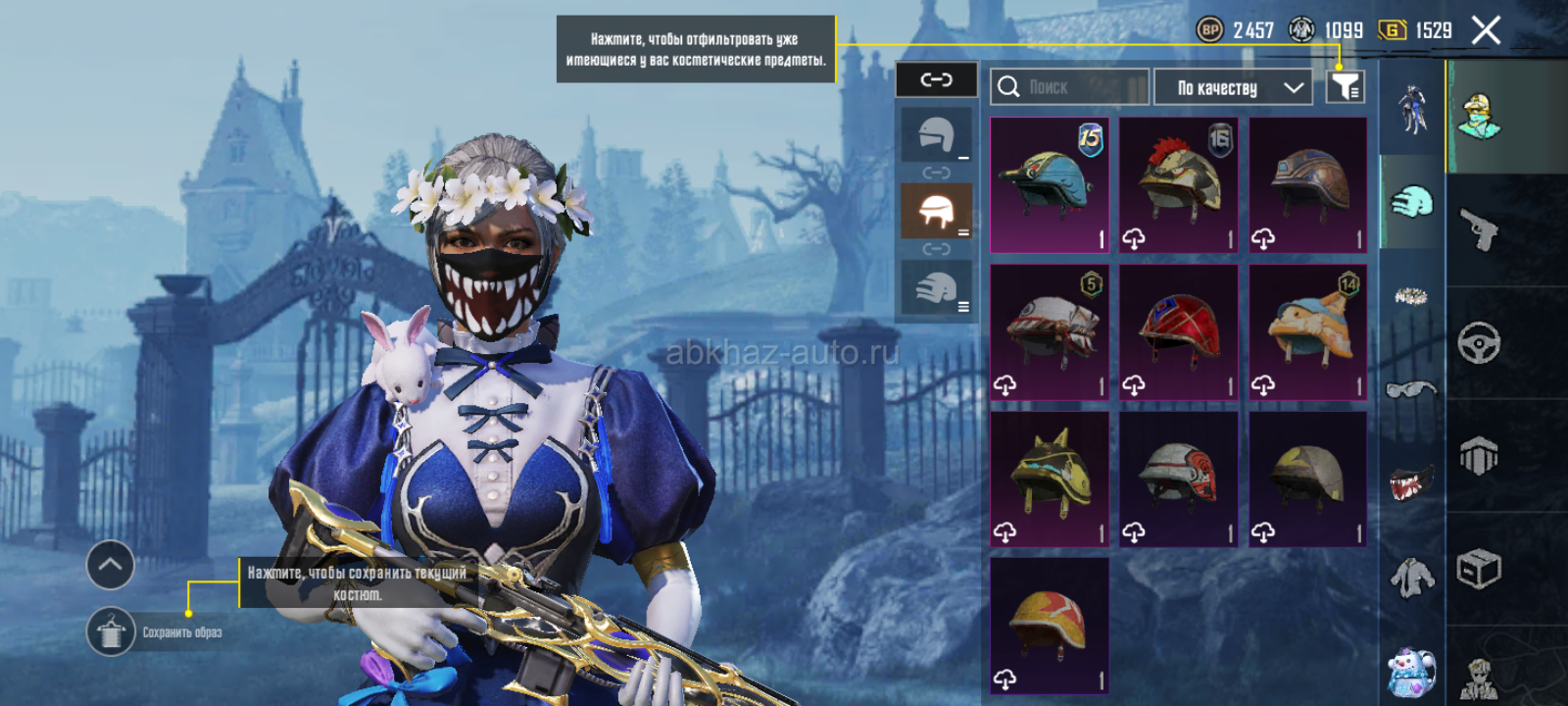Screen dimensions: 1568x706
Task: Toggle the owned cosmetics filter funnel
Action: [1346, 87]
